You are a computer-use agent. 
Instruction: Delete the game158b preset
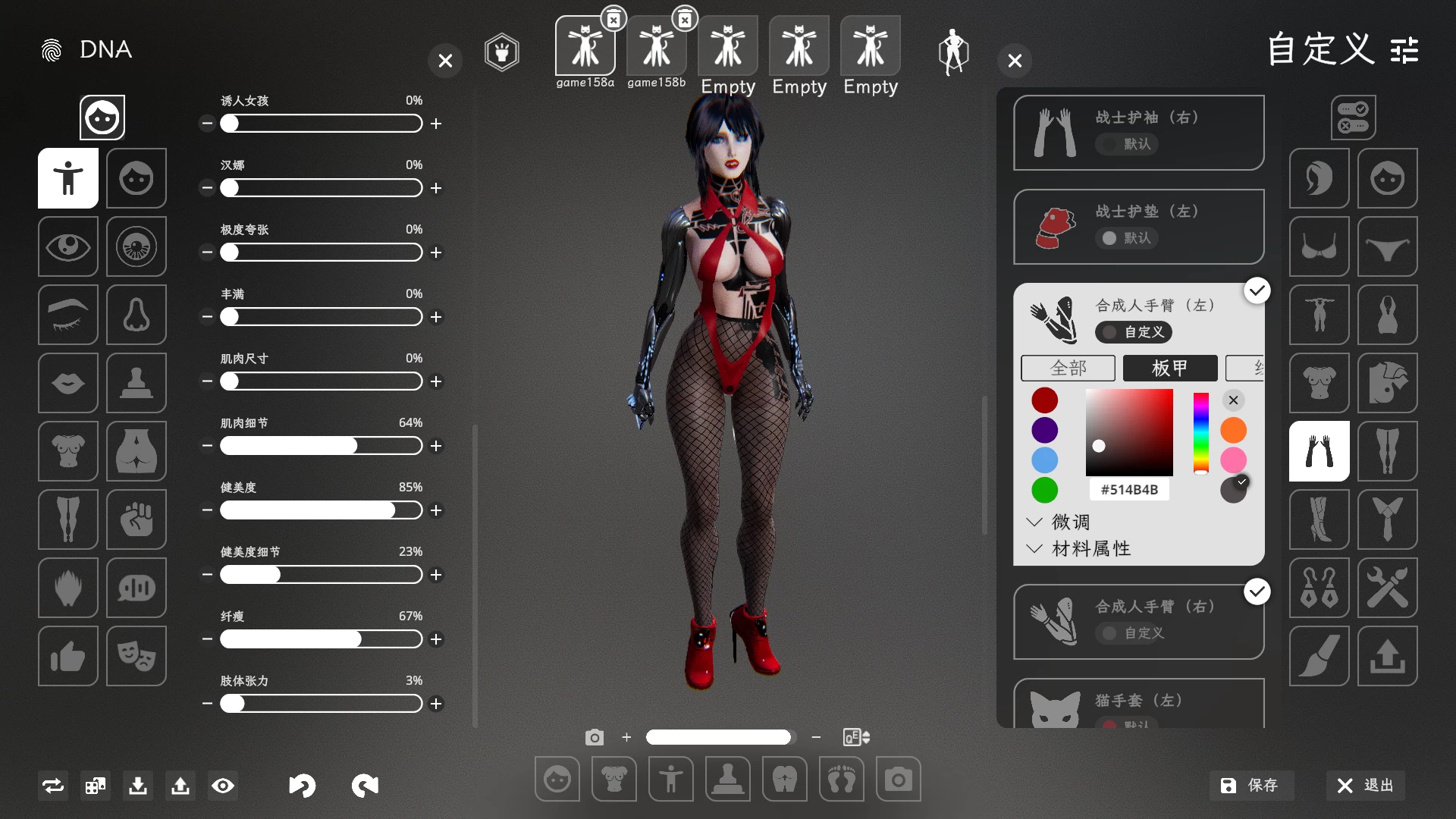(685, 20)
